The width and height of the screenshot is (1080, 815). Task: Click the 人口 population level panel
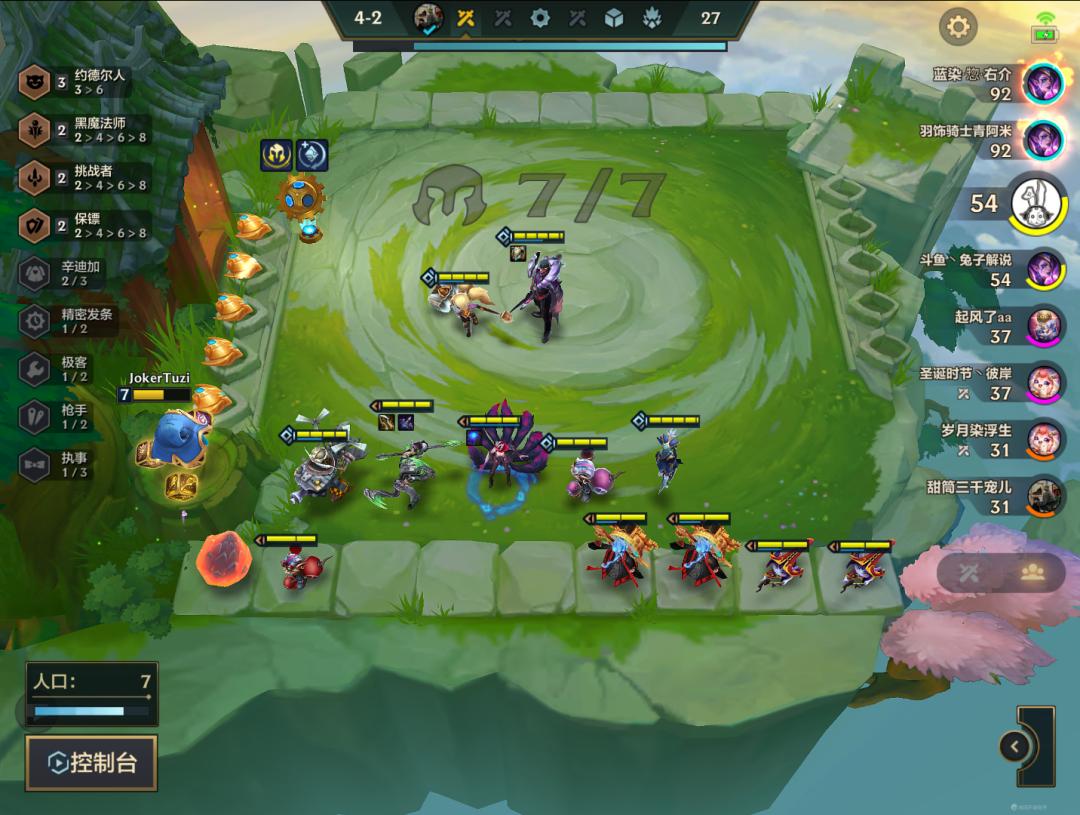(x=92, y=693)
